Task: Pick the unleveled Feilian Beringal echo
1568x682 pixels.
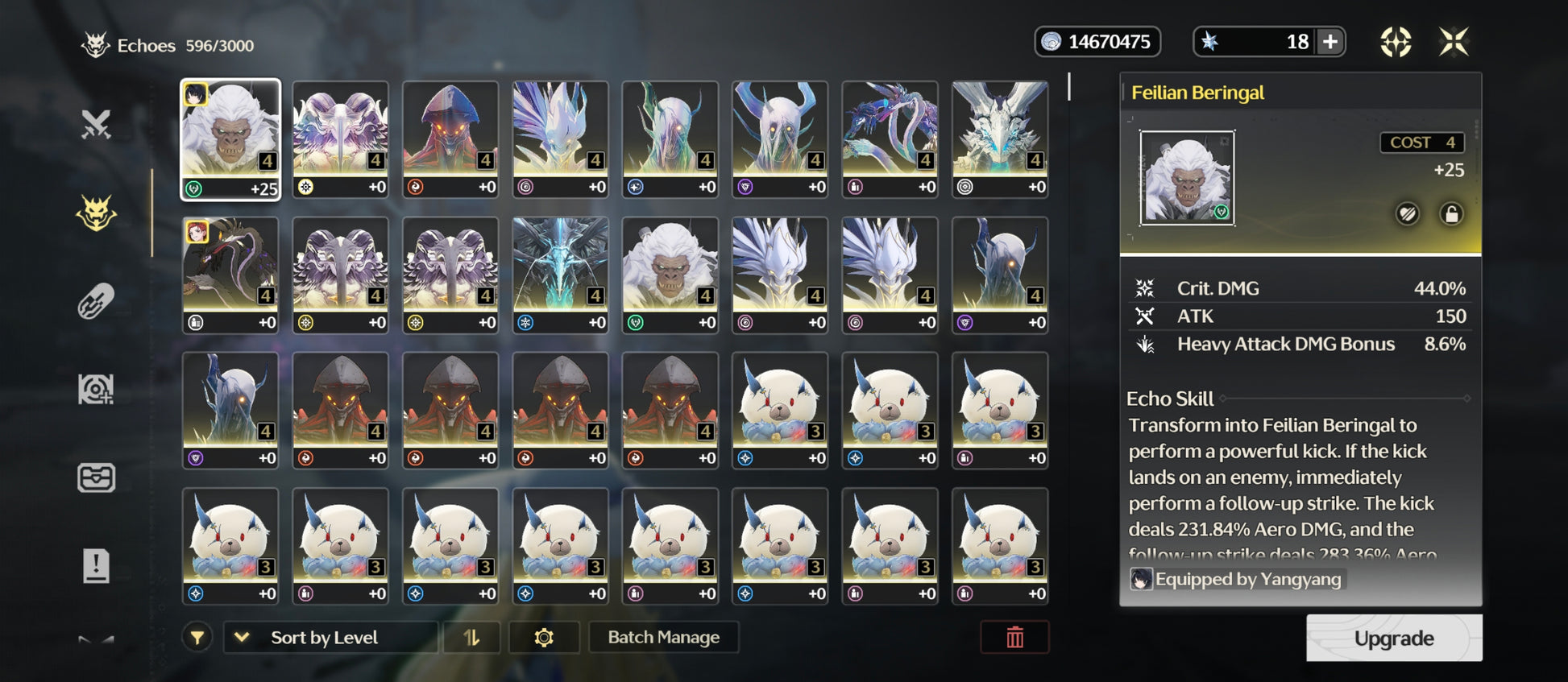Action: [x=670, y=275]
